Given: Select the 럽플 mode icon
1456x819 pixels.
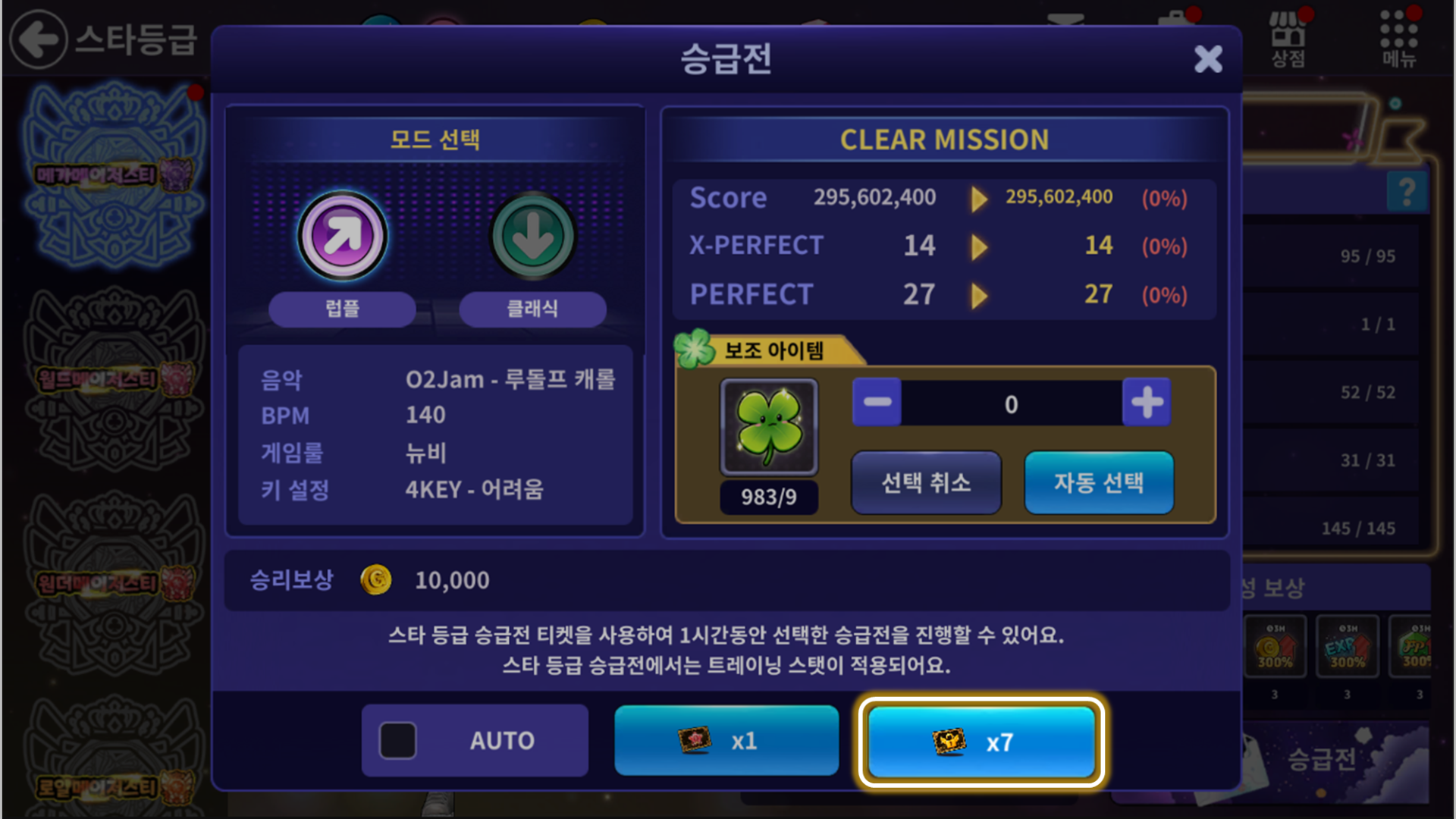Looking at the screenshot, I should [x=343, y=237].
